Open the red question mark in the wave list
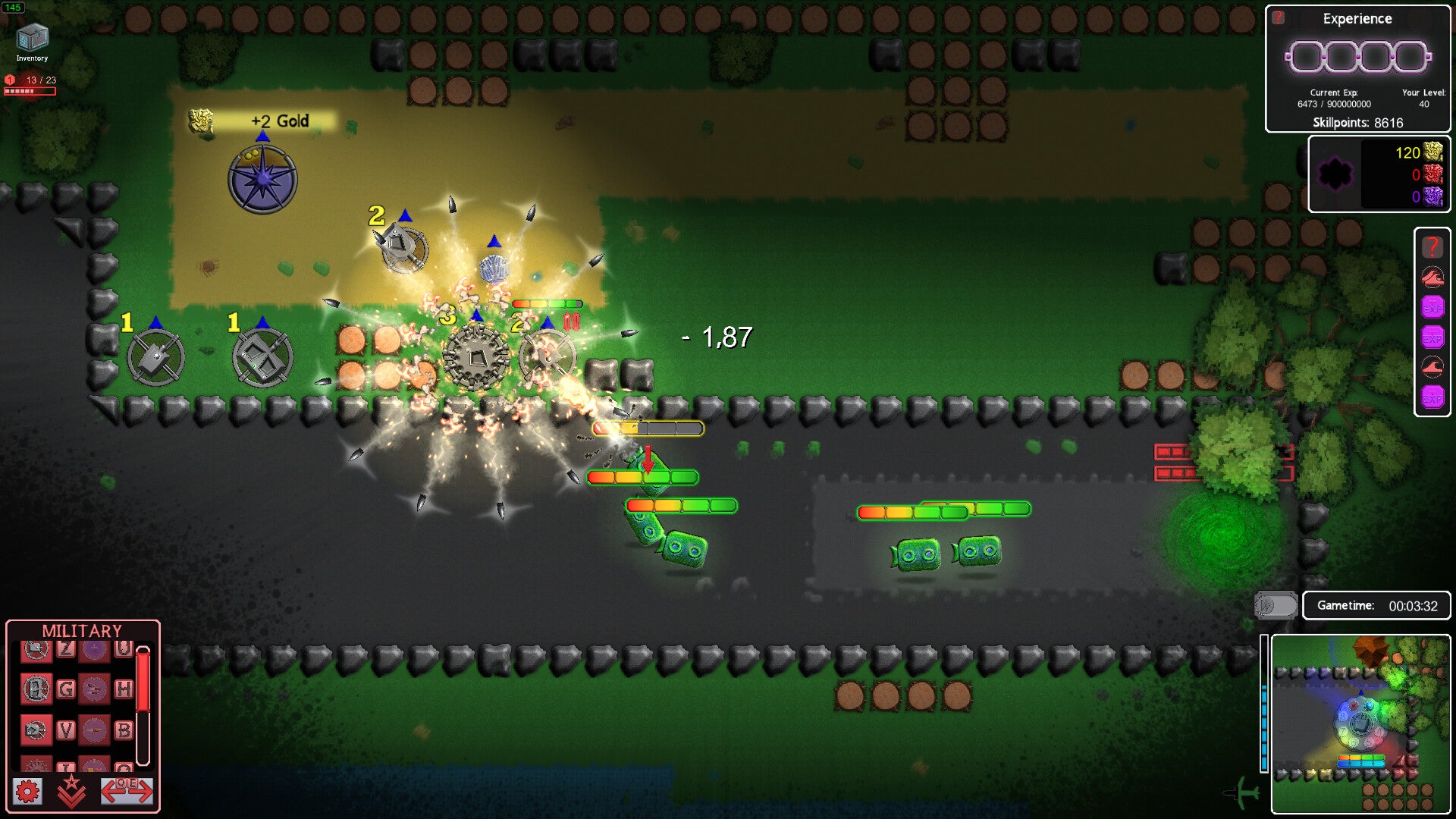 click(x=1432, y=246)
